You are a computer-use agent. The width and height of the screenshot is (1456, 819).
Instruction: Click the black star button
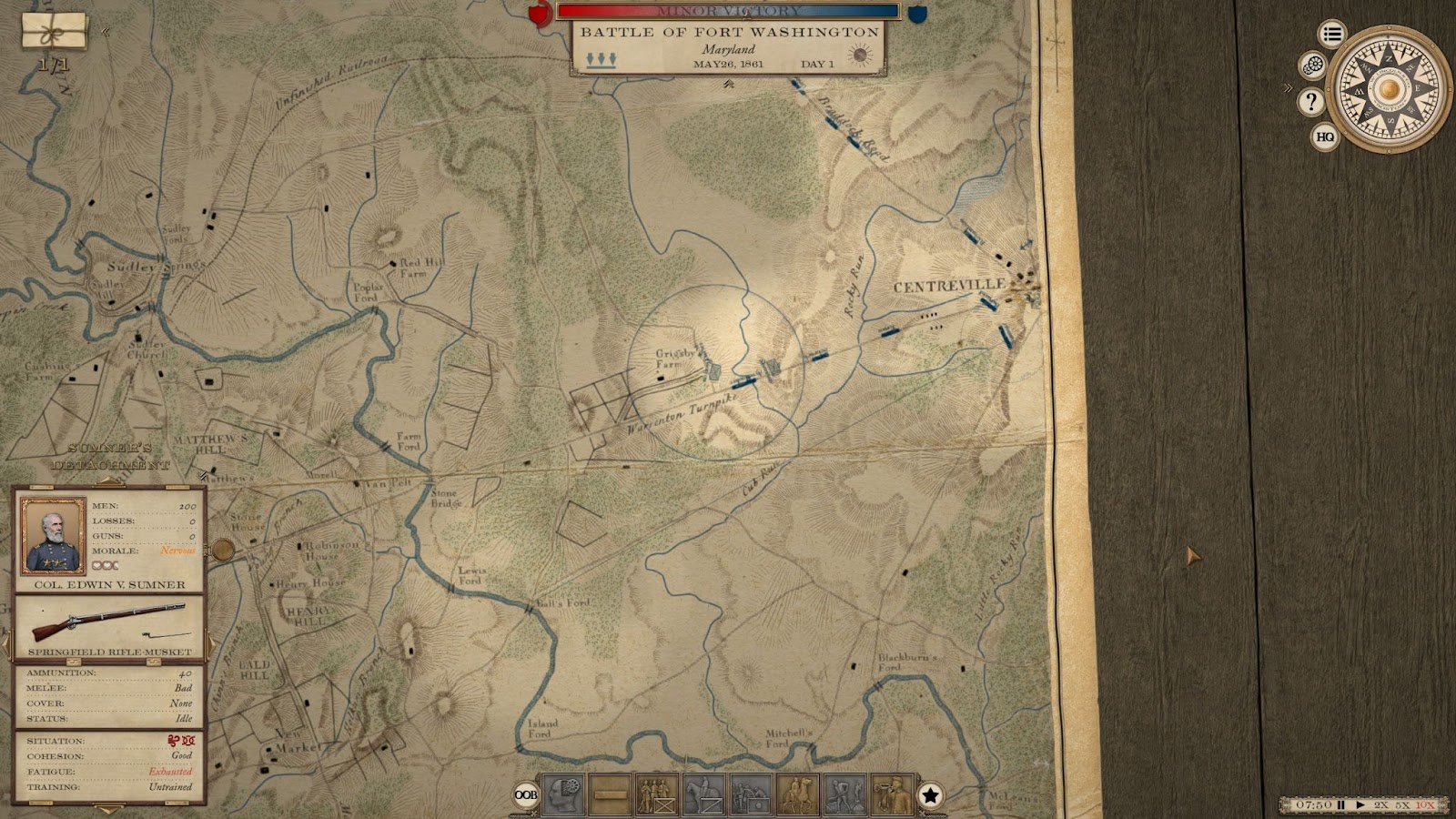tap(930, 795)
